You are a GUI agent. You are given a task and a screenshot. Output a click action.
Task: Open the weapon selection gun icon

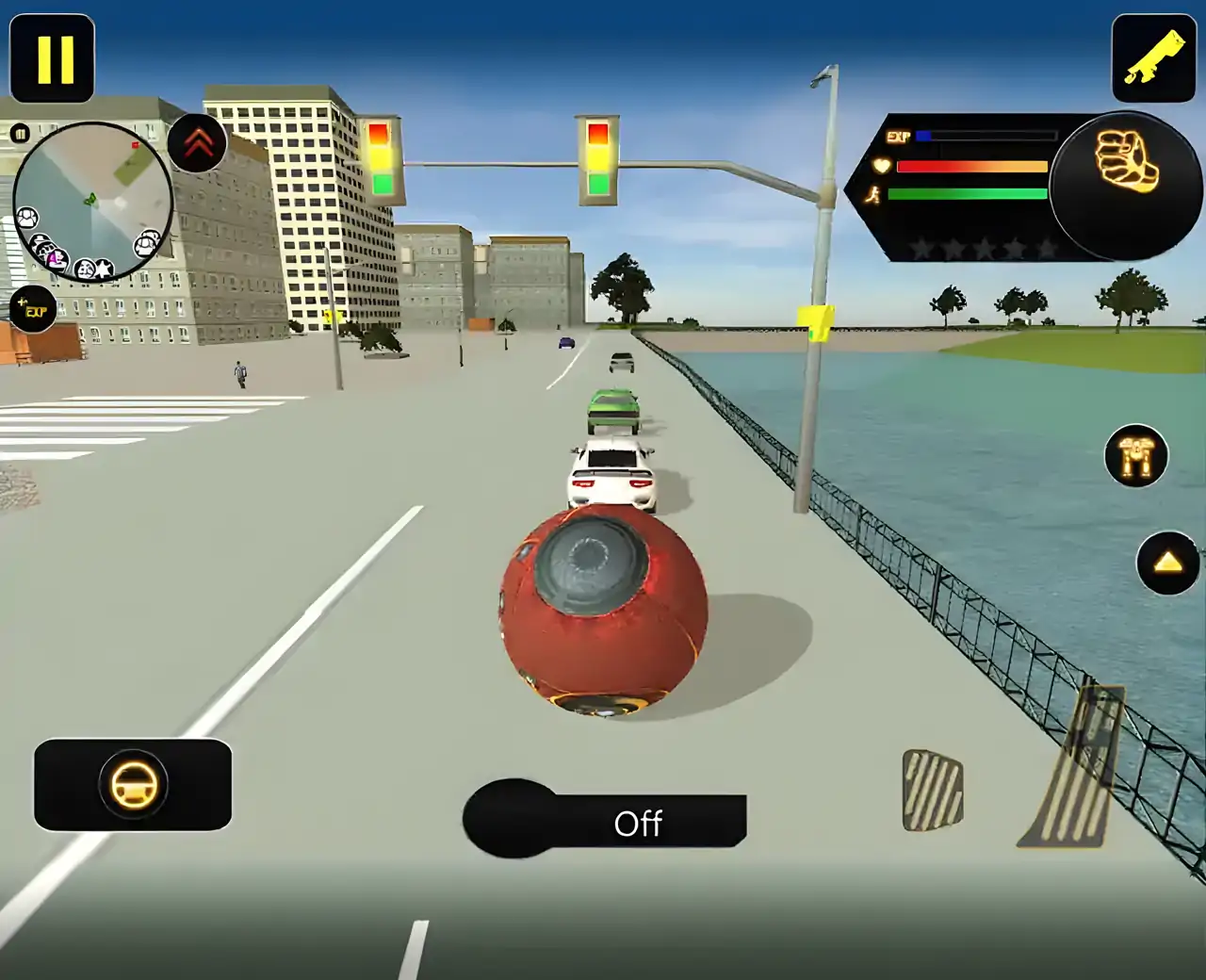[x=1154, y=57]
